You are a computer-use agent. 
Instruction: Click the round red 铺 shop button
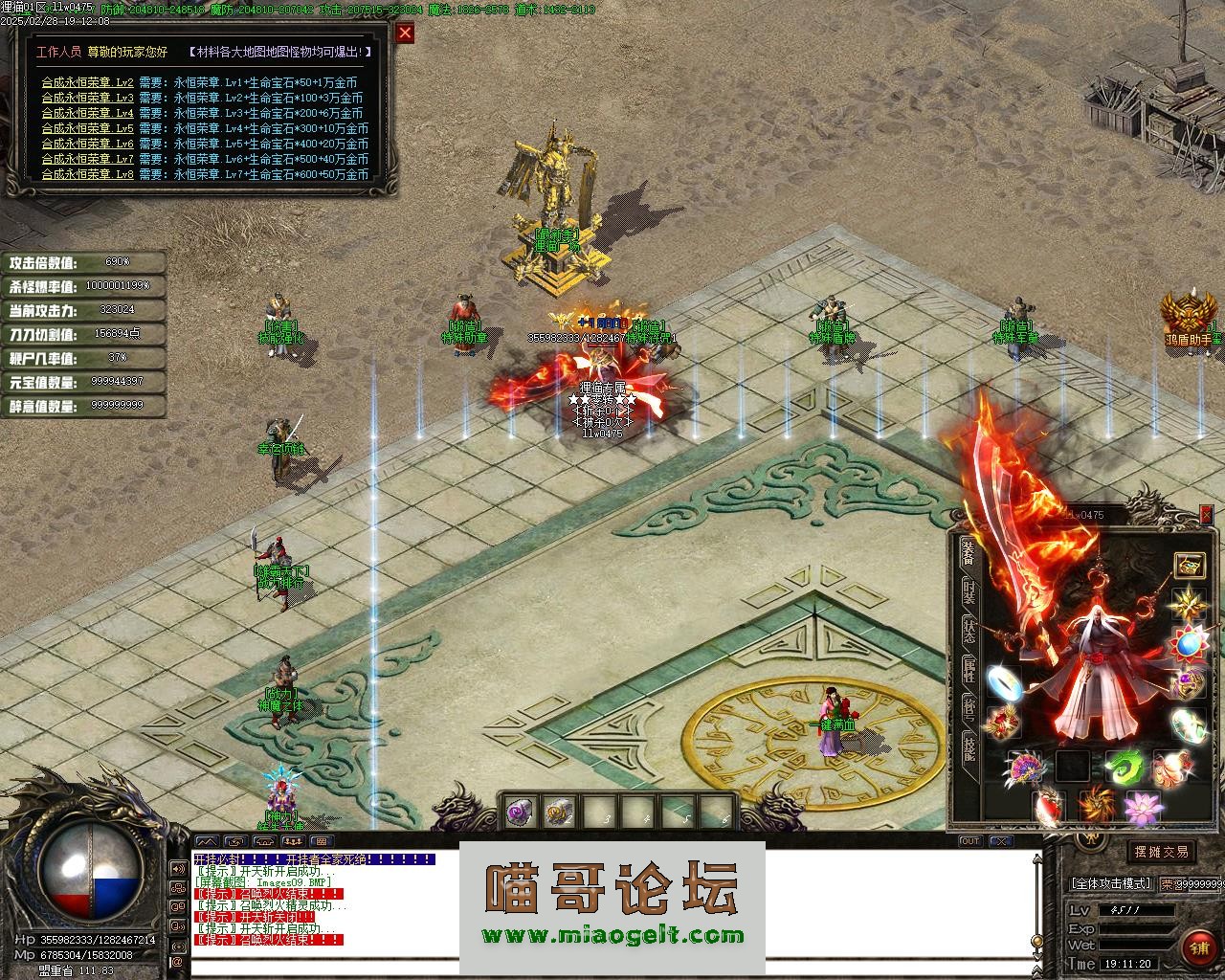pos(1199,947)
